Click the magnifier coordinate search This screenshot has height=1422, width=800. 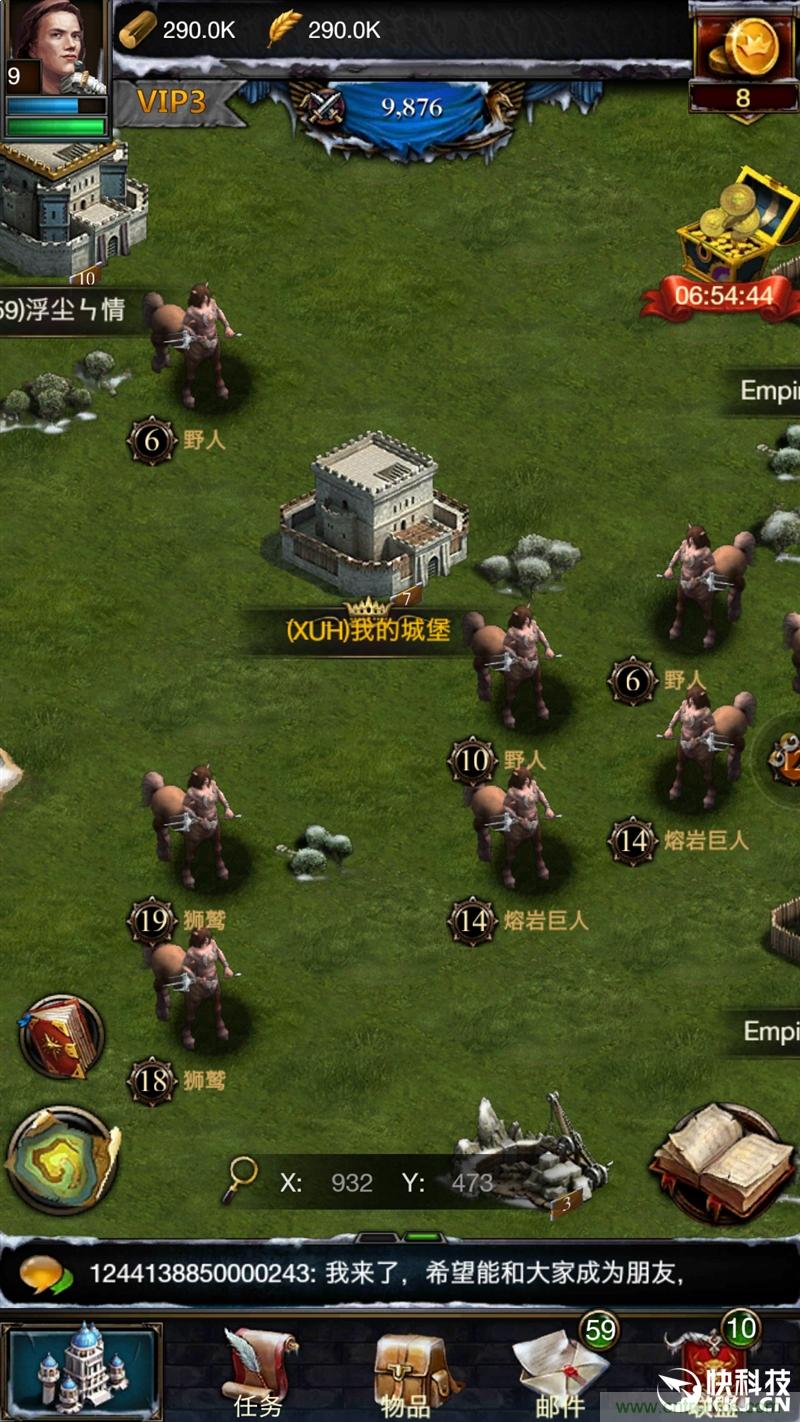240,1180
